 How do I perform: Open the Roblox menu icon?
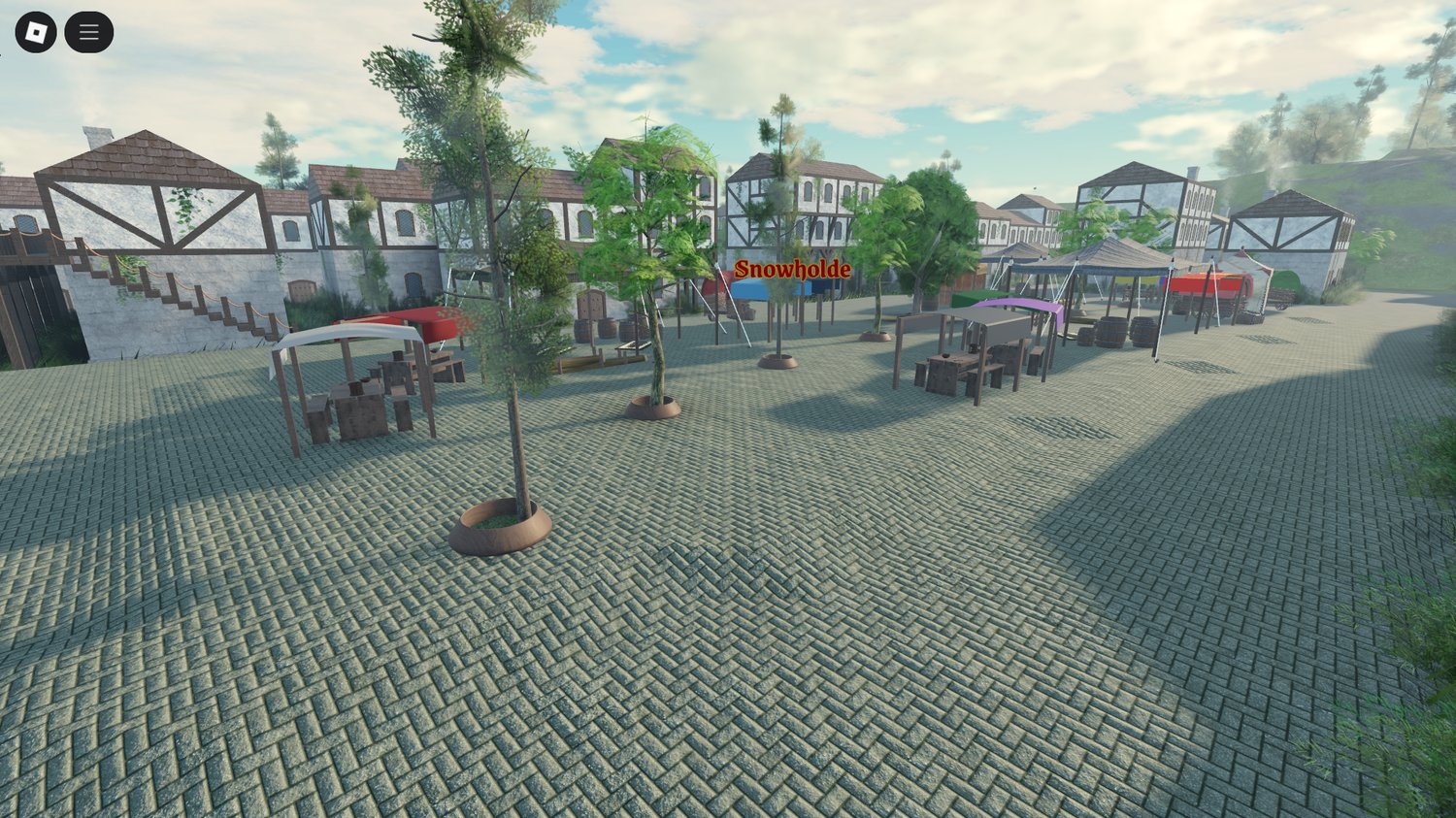pos(37,30)
